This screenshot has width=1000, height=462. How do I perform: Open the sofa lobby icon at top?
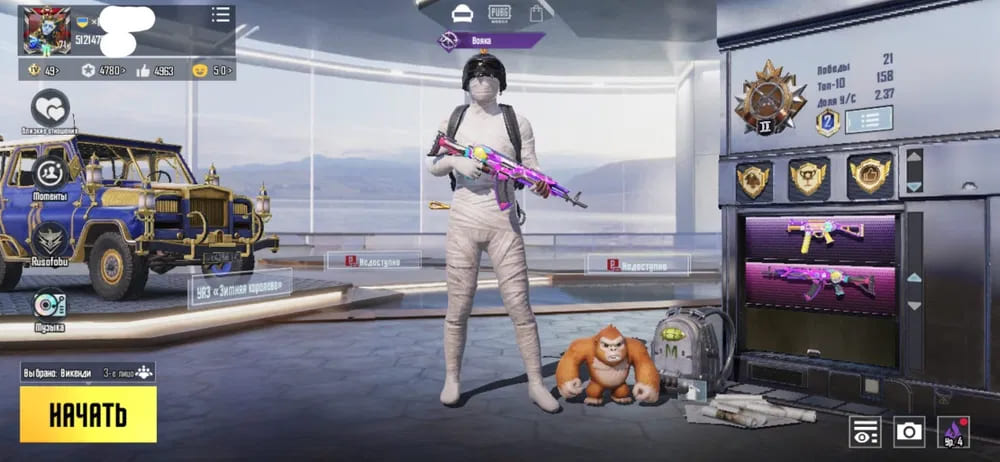coord(462,14)
